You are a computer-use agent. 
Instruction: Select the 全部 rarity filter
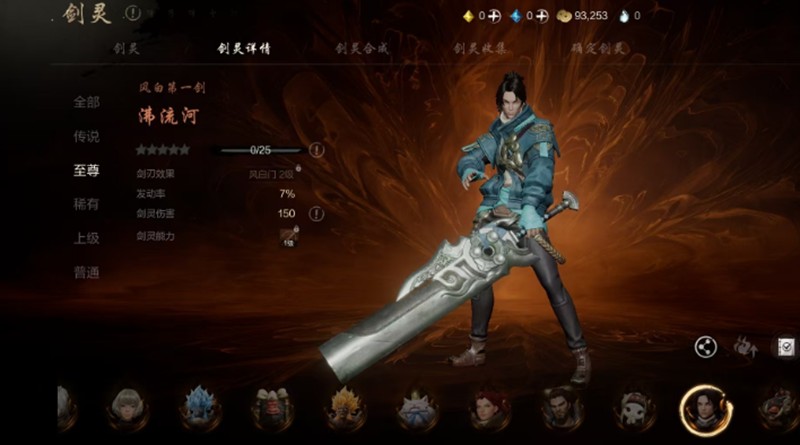[86, 102]
